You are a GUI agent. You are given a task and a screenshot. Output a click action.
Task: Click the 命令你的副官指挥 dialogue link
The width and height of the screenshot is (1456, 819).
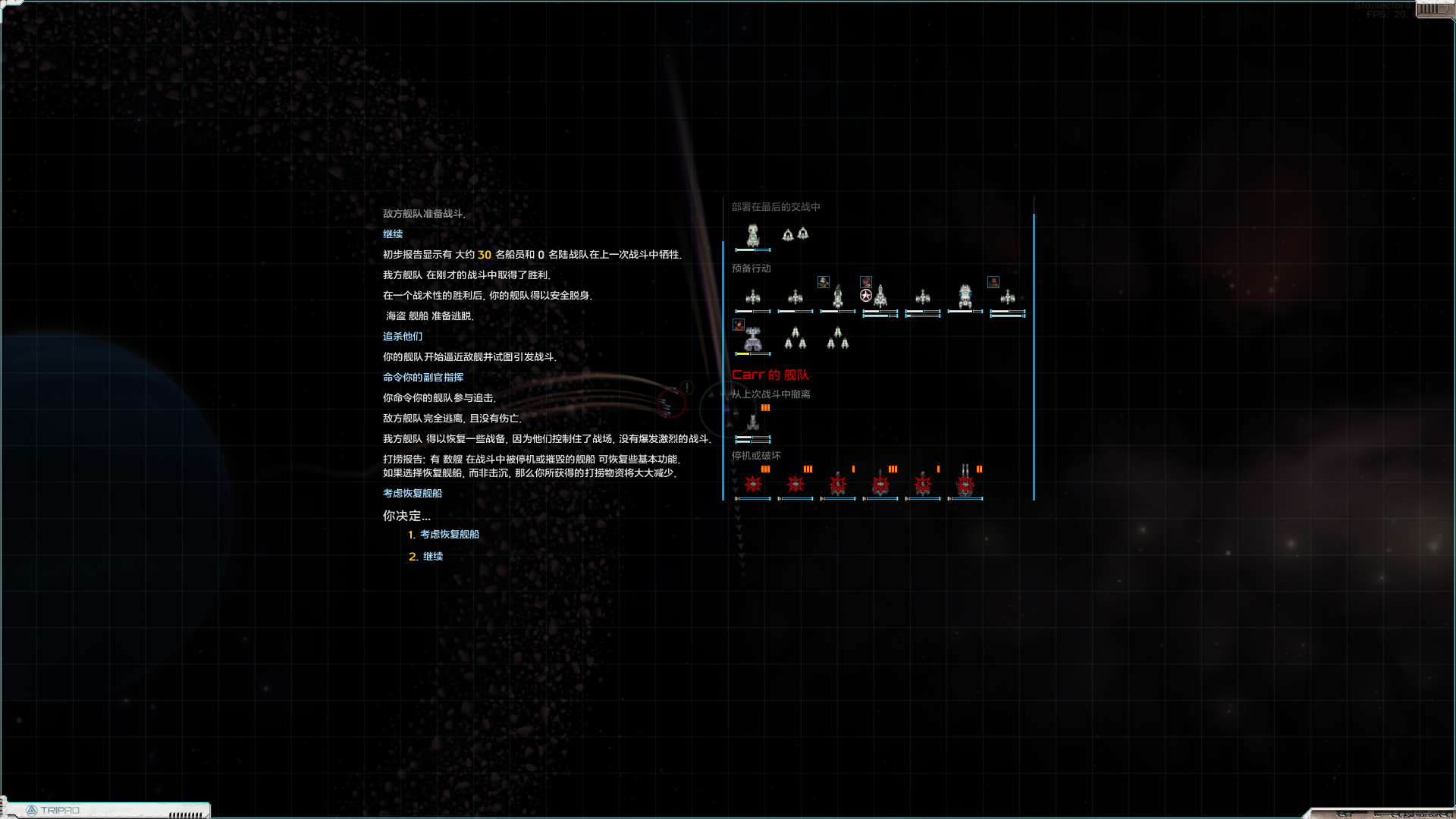(424, 377)
